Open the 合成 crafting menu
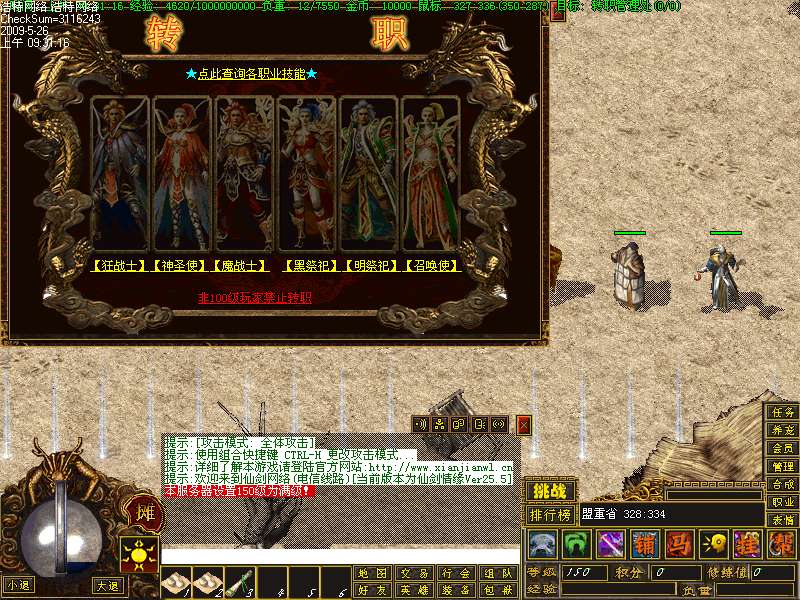800x600 pixels. 782,484
